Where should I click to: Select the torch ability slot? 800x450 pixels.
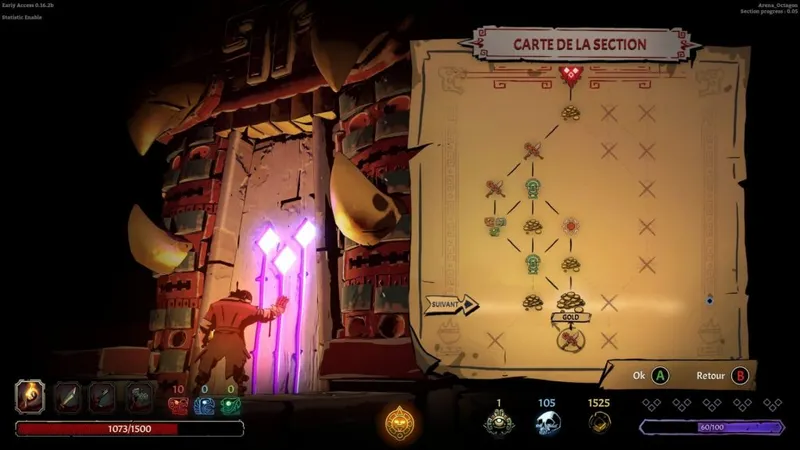coord(30,397)
